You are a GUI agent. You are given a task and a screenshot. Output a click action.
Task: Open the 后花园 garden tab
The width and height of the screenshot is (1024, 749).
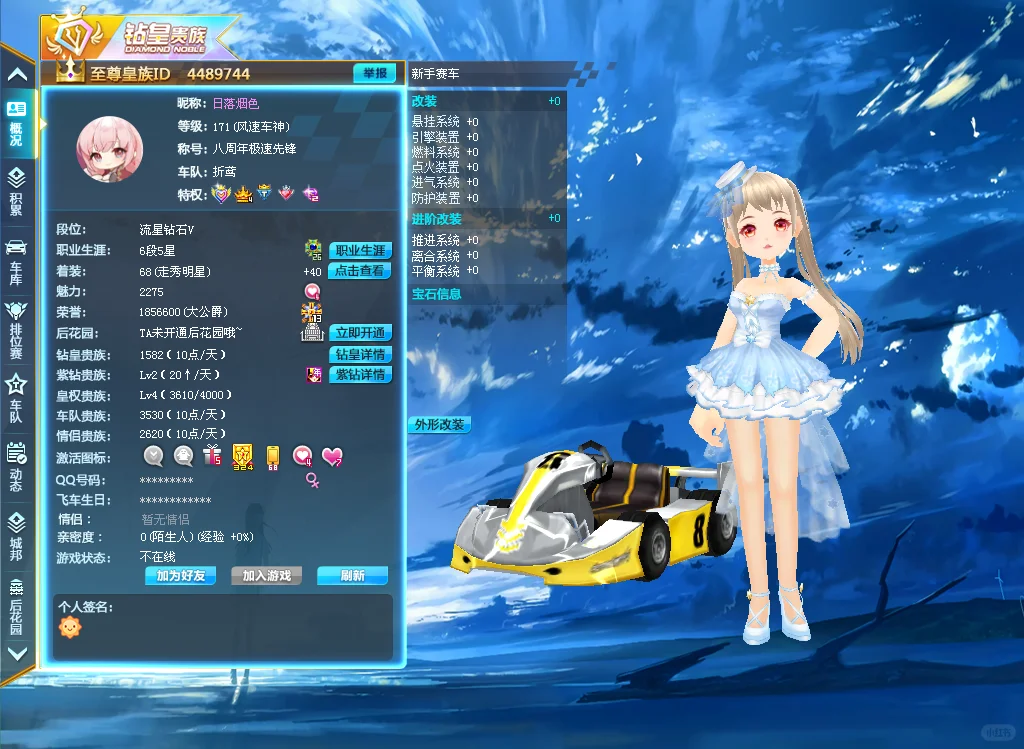pyautogui.click(x=17, y=605)
